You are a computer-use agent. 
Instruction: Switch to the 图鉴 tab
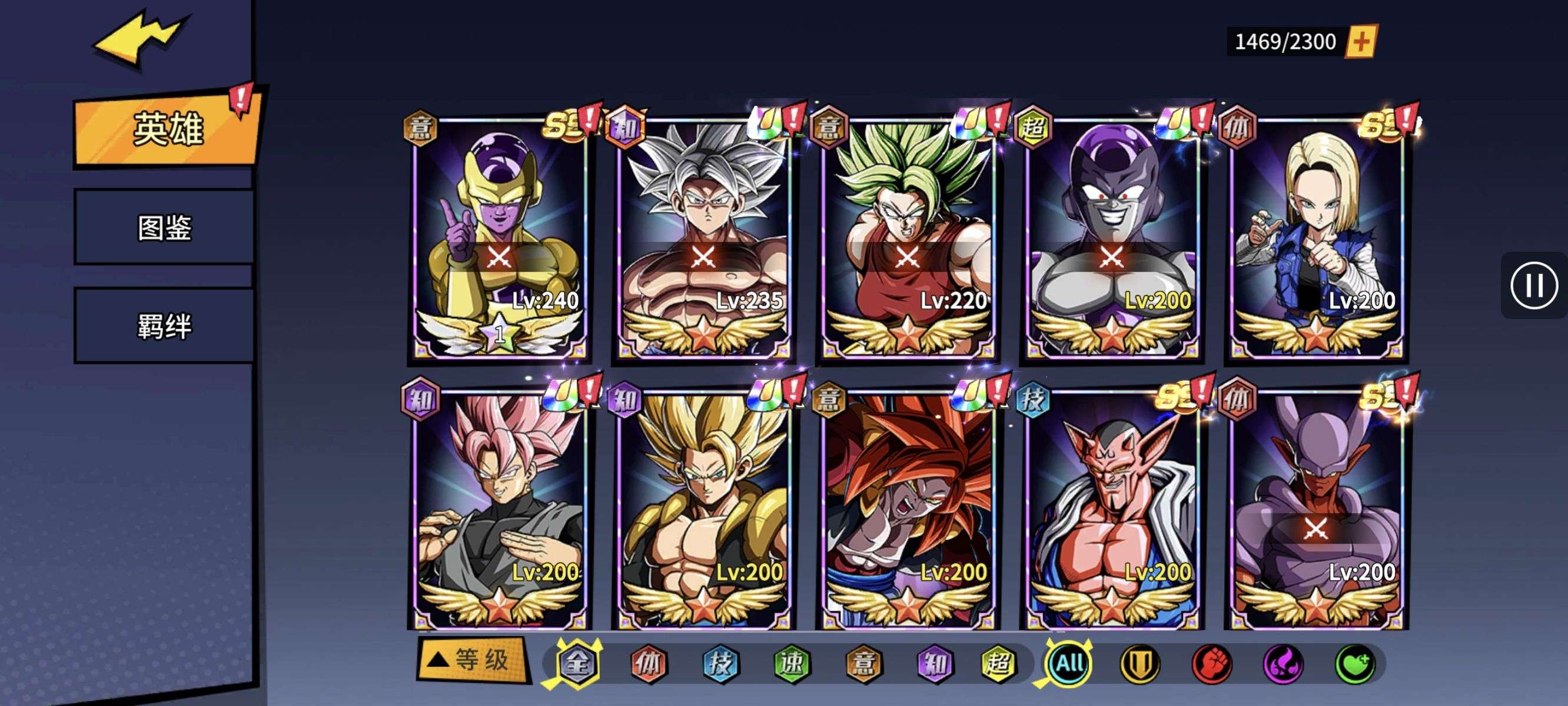click(164, 228)
